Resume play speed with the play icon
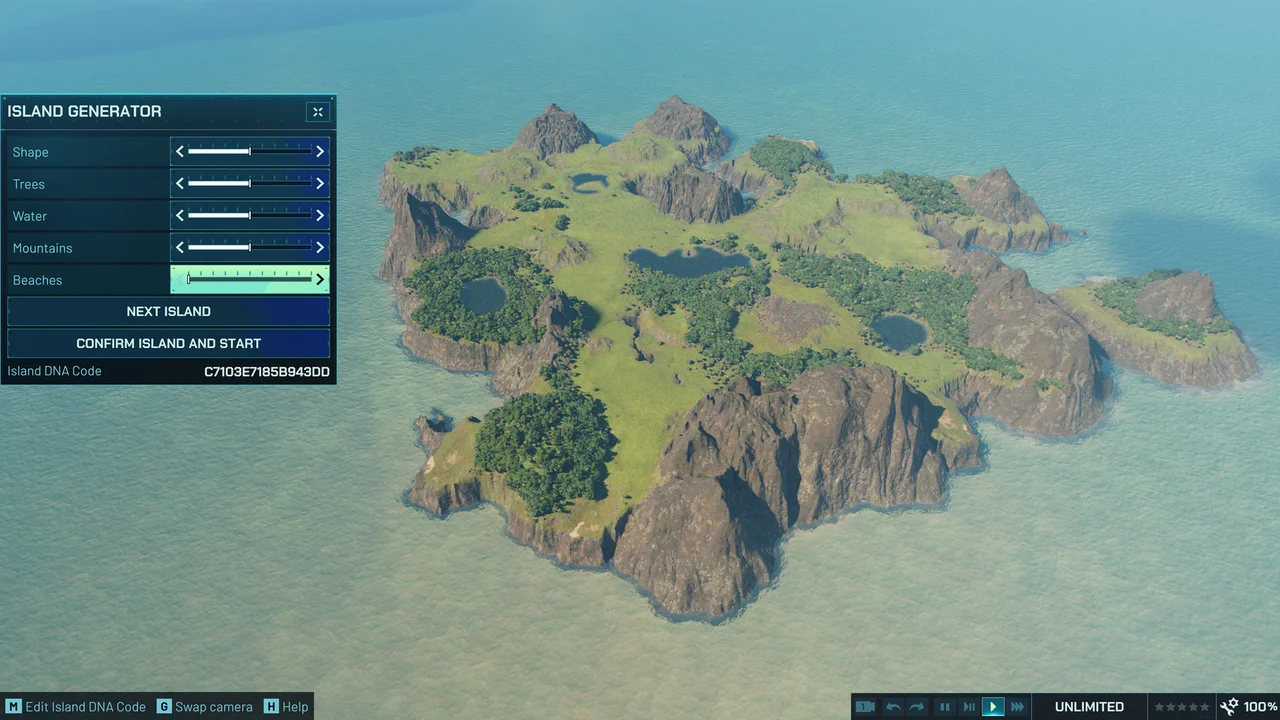 [992, 706]
